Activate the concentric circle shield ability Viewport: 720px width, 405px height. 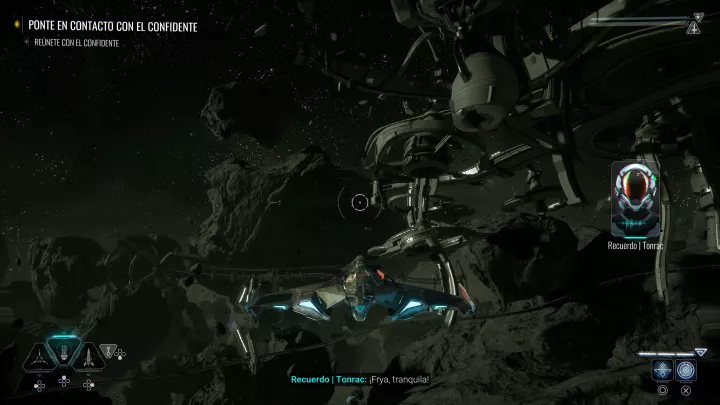coord(686,369)
